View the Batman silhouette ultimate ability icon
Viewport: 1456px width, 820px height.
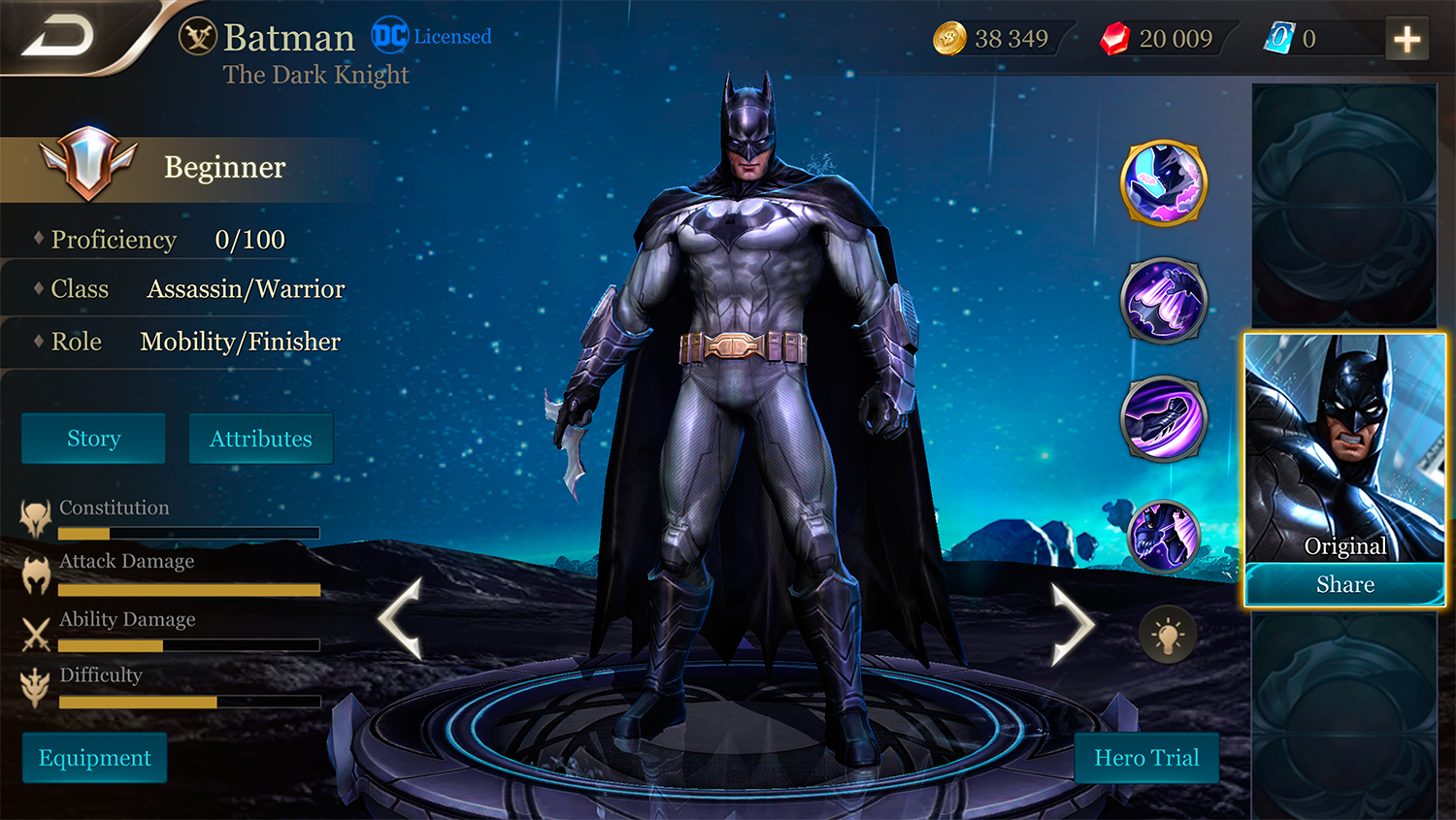click(x=1164, y=536)
